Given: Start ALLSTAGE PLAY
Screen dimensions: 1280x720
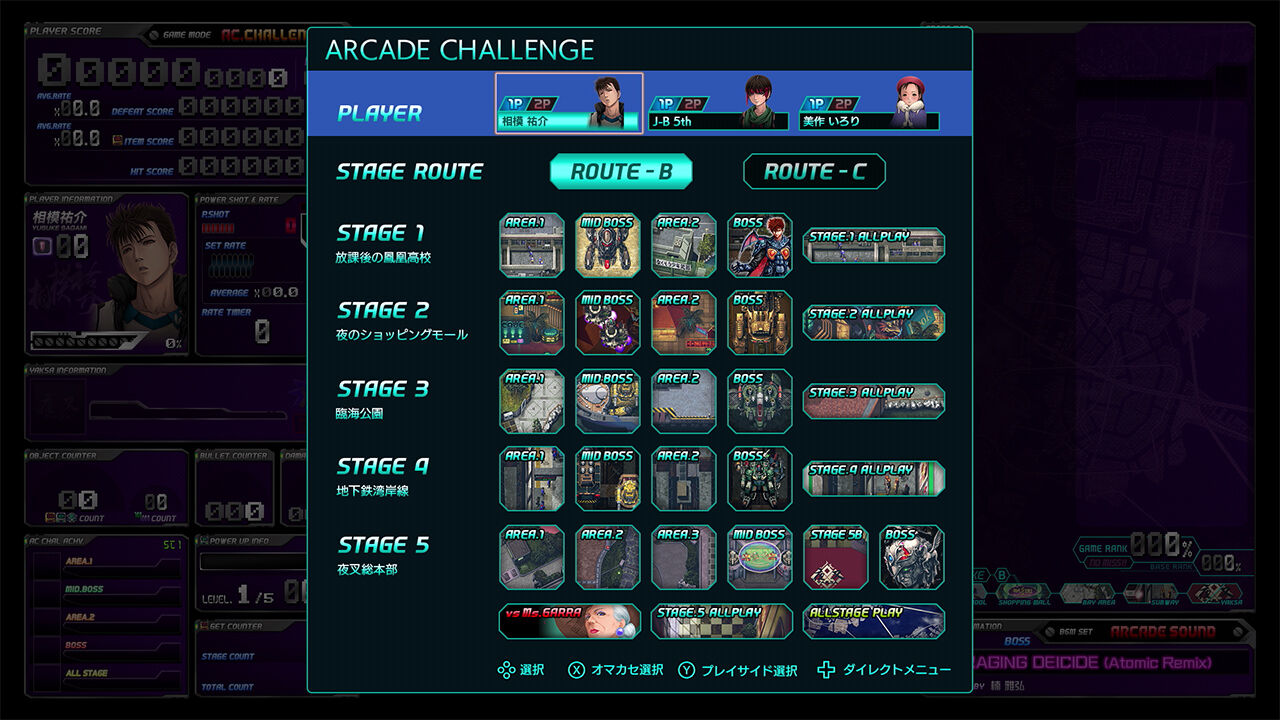Looking at the screenshot, I should (x=874, y=621).
